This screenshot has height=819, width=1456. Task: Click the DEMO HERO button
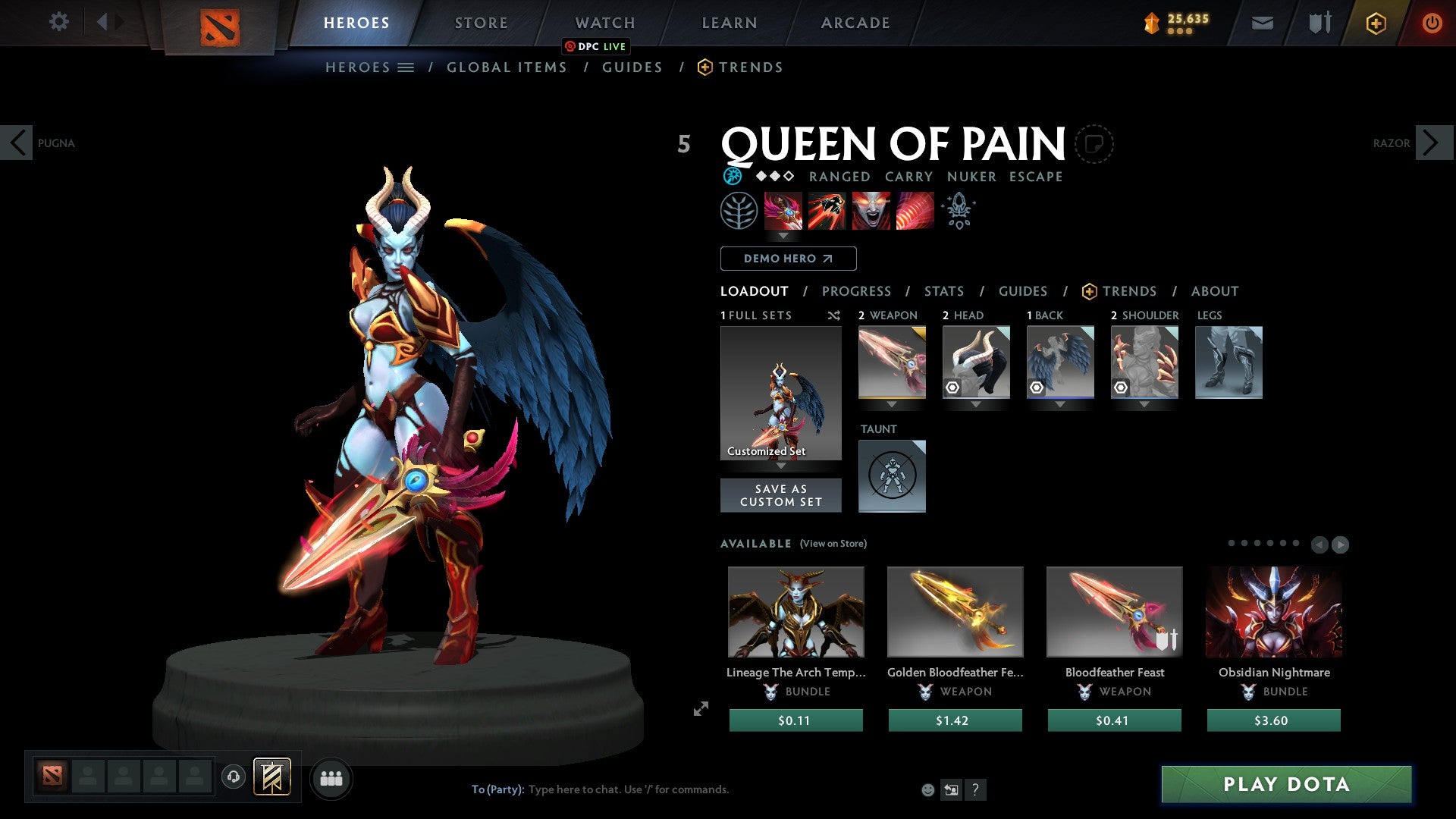[787, 259]
